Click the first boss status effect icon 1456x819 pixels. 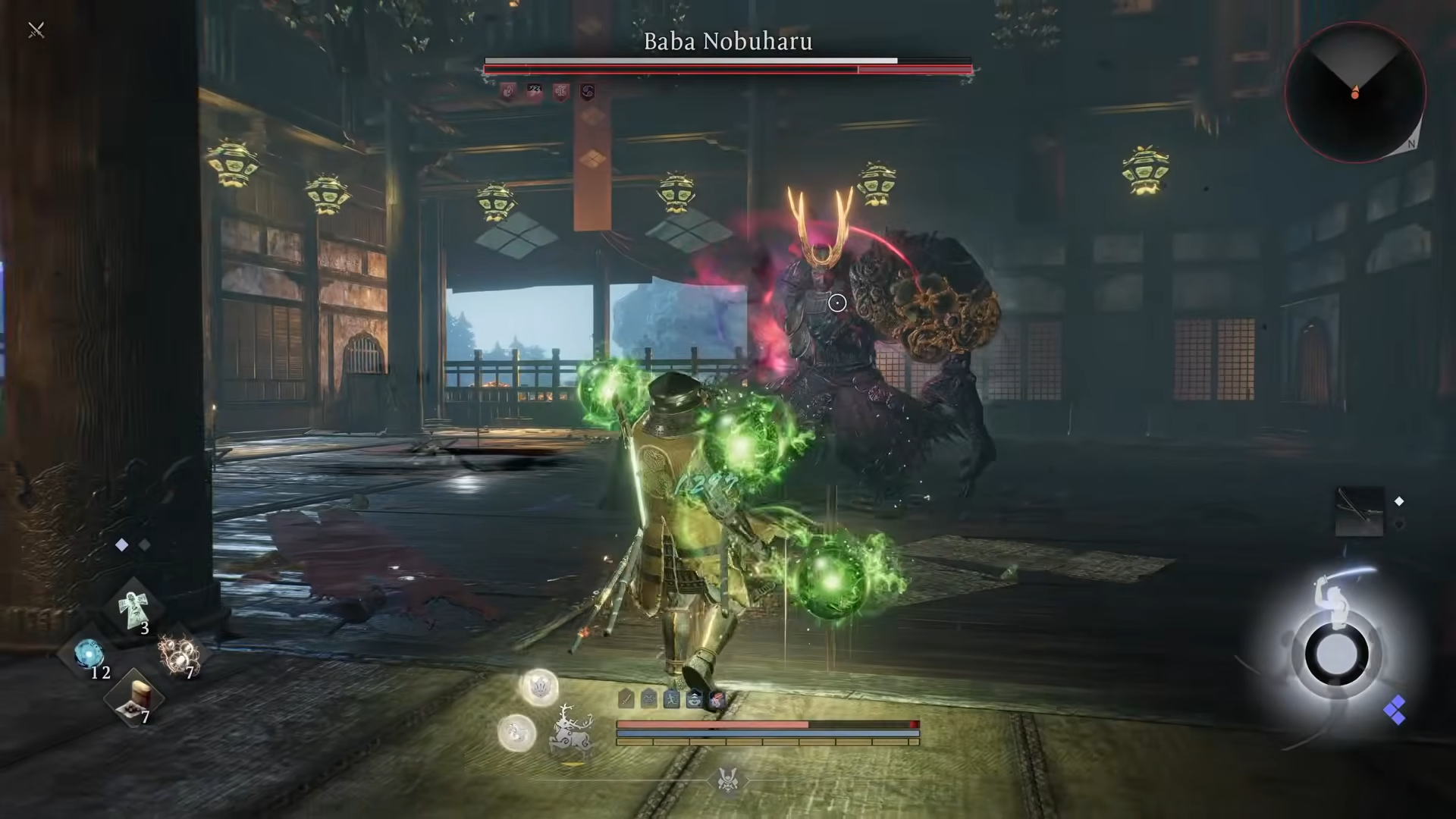pos(508,93)
